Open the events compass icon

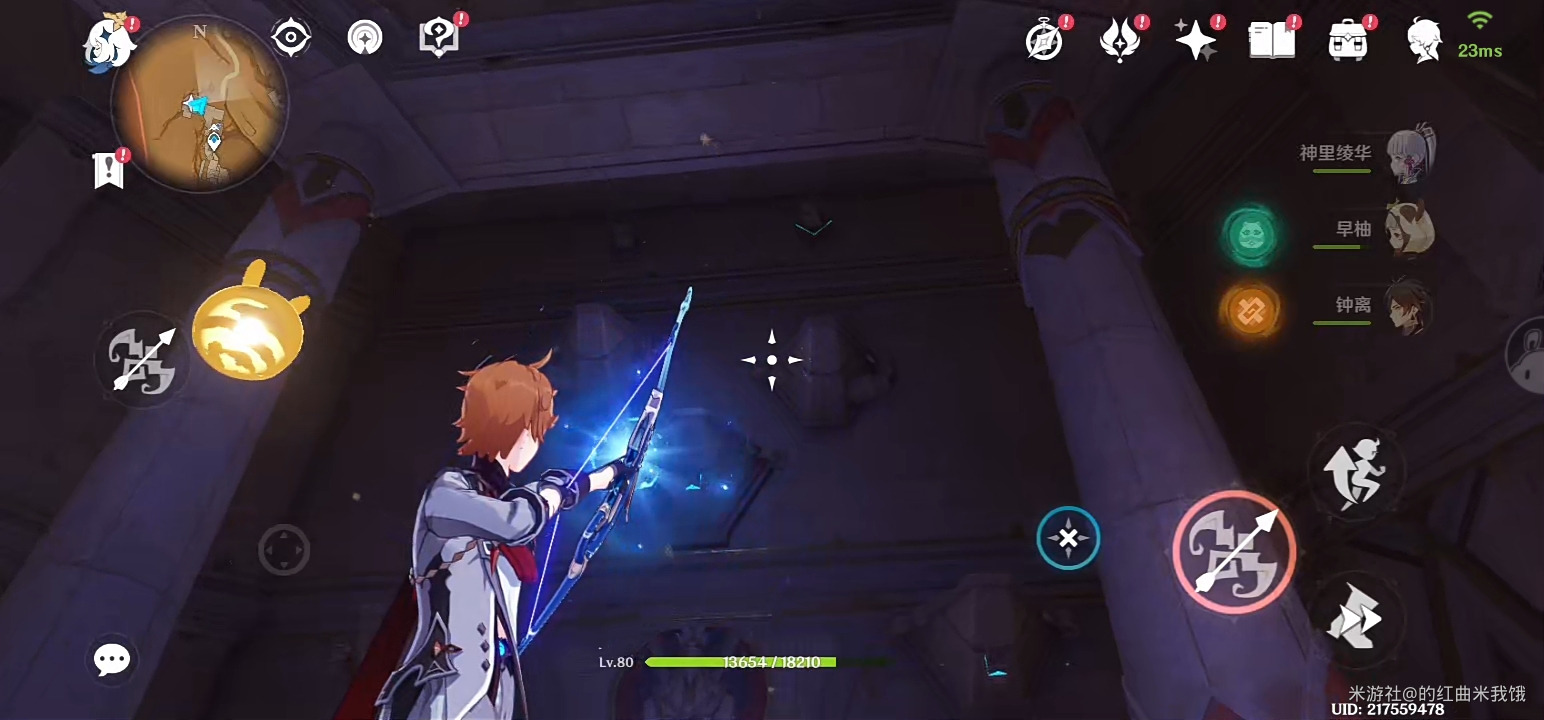click(1044, 41)
